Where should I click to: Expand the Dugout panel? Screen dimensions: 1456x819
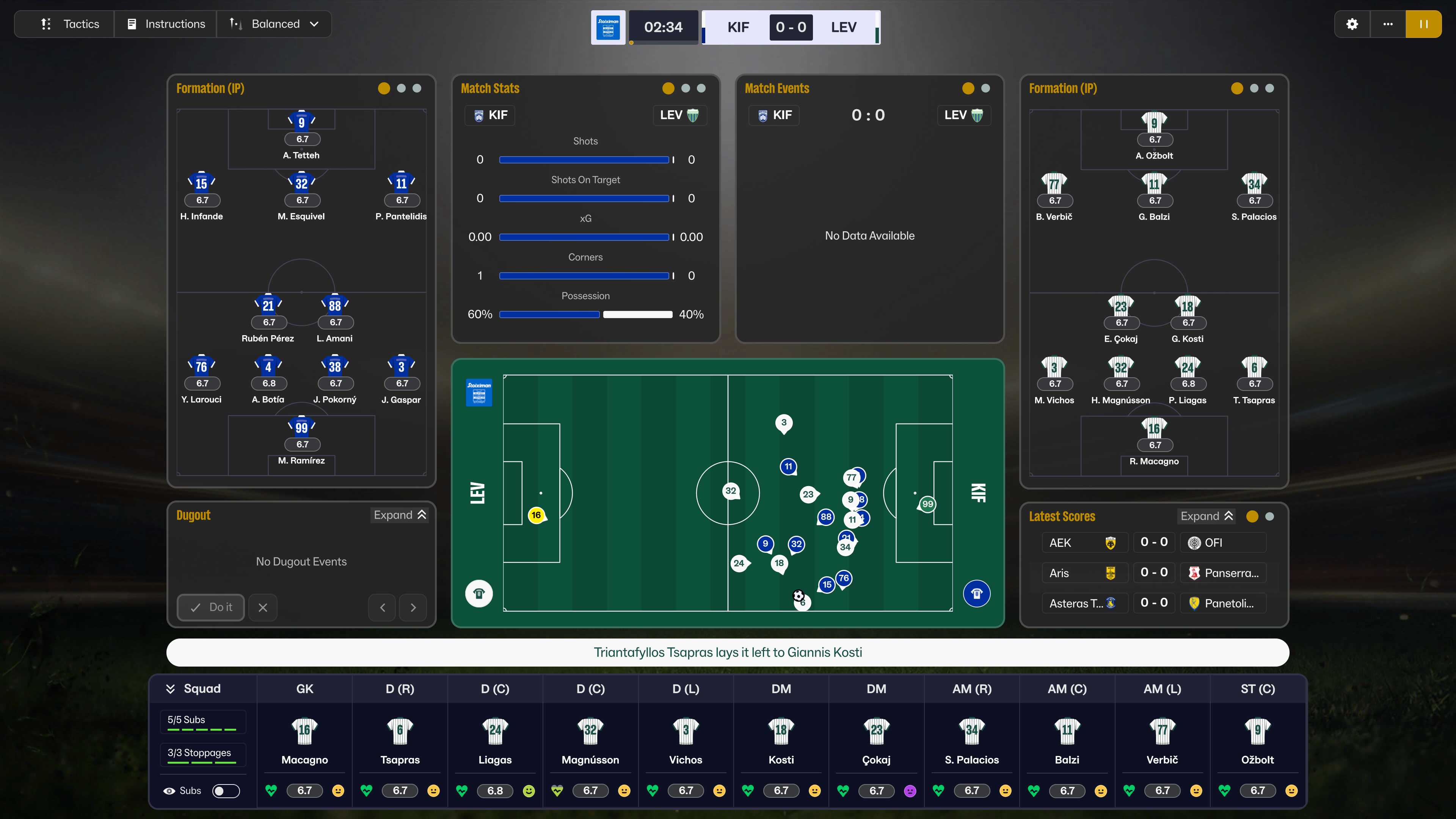pos(400,515)
